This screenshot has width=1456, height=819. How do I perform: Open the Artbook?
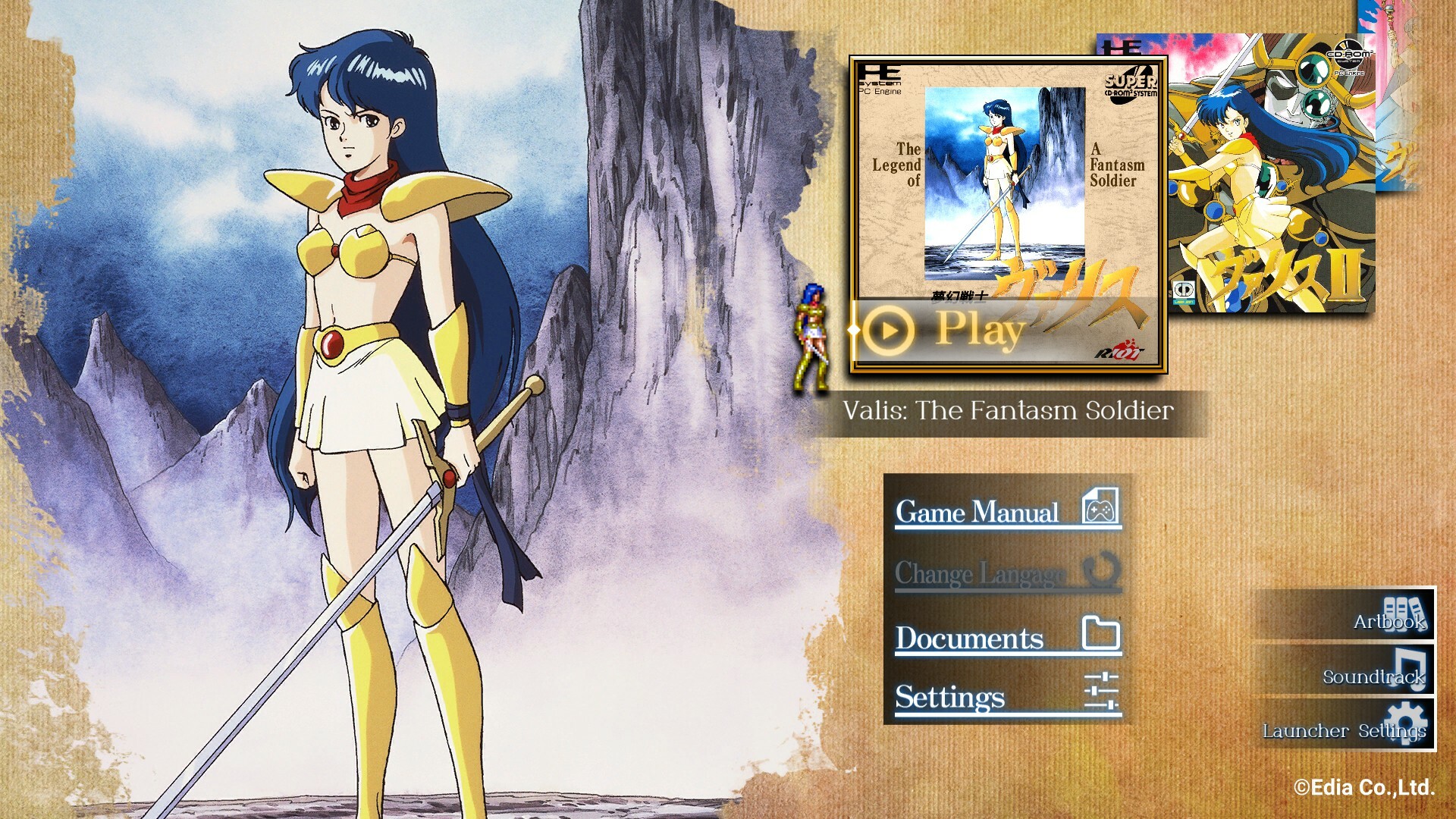tap(1348, 616)
